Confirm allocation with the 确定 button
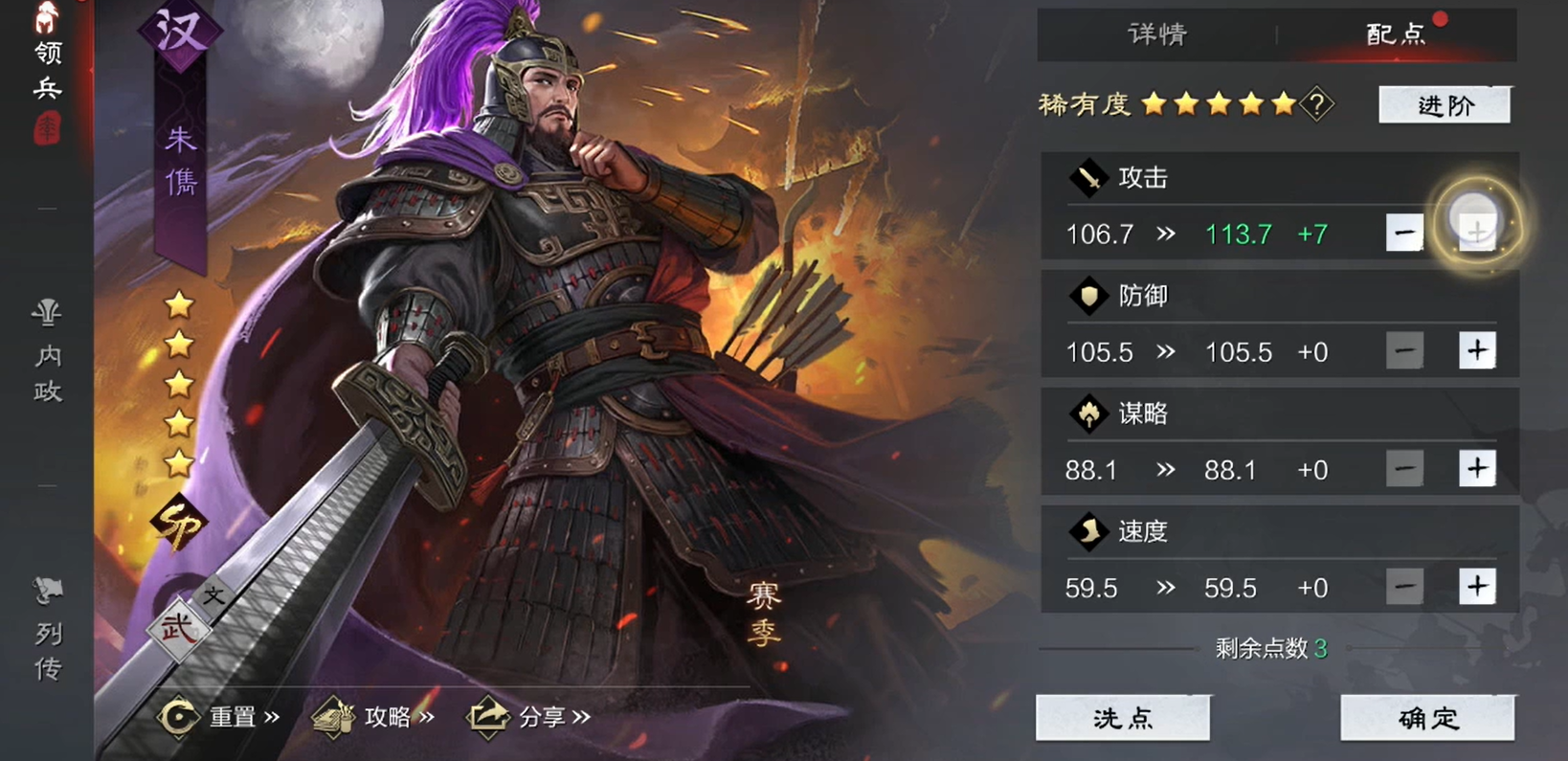Viewport: 1568px width, 761px height. coord(1425,717)
